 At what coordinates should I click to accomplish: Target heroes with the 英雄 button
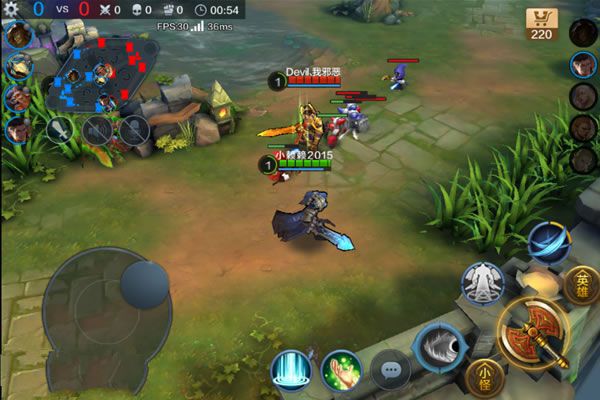click(x=582, y=284)
